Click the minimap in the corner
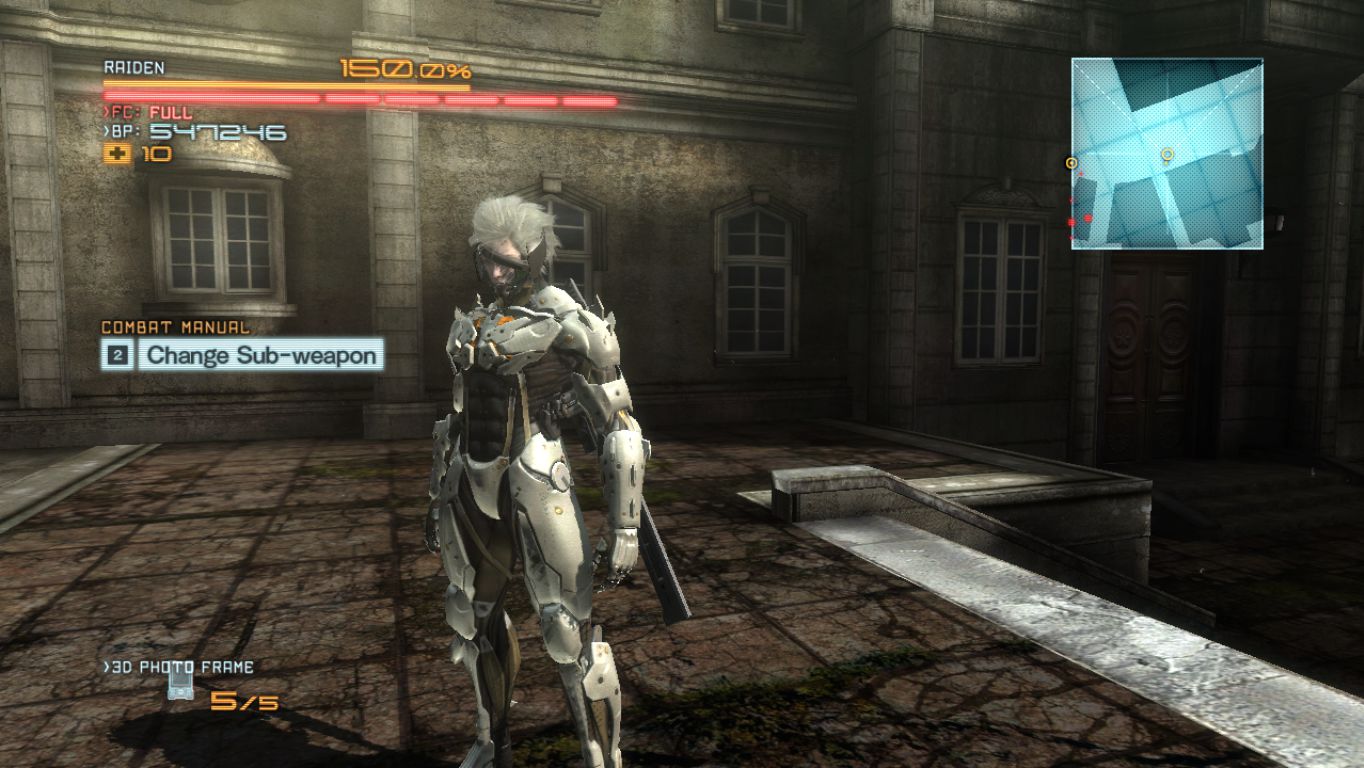The height and width of the screenshot is (768, 1364). 1167,153
